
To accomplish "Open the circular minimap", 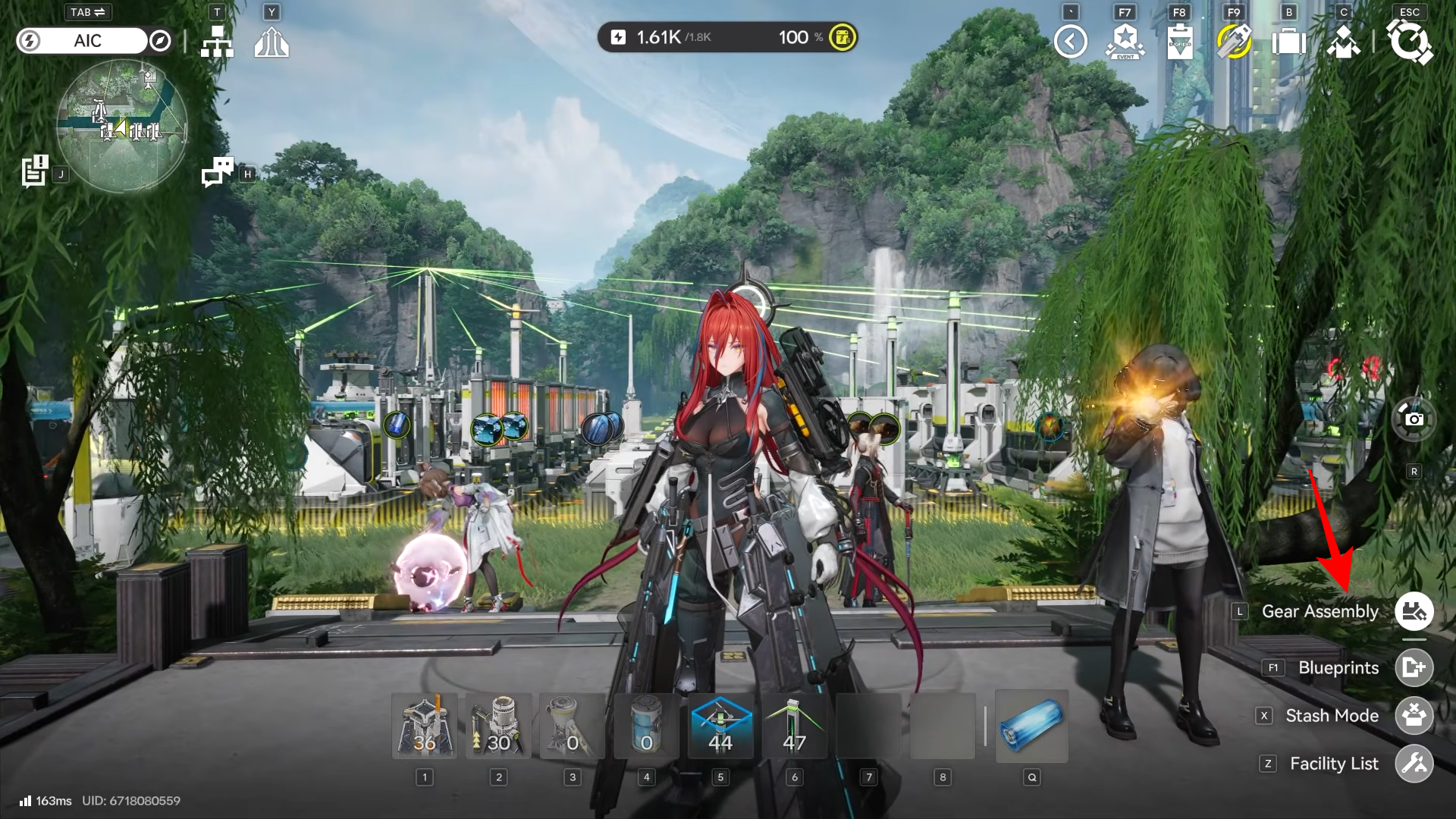I will (122, 126).
